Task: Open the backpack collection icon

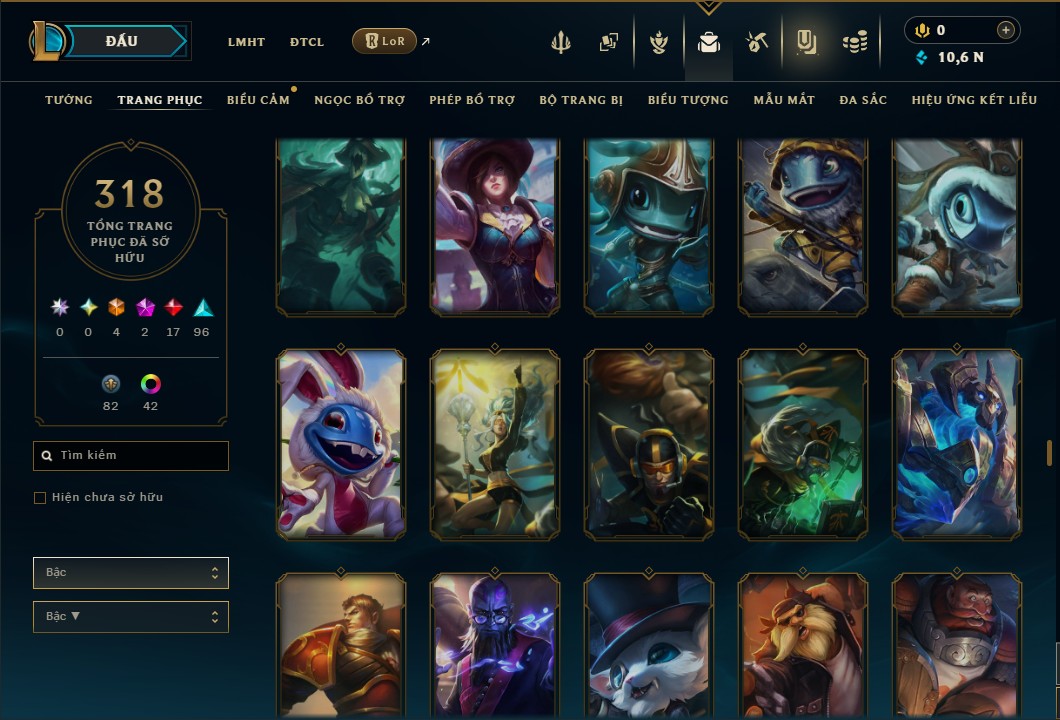Action: (709, 43)
